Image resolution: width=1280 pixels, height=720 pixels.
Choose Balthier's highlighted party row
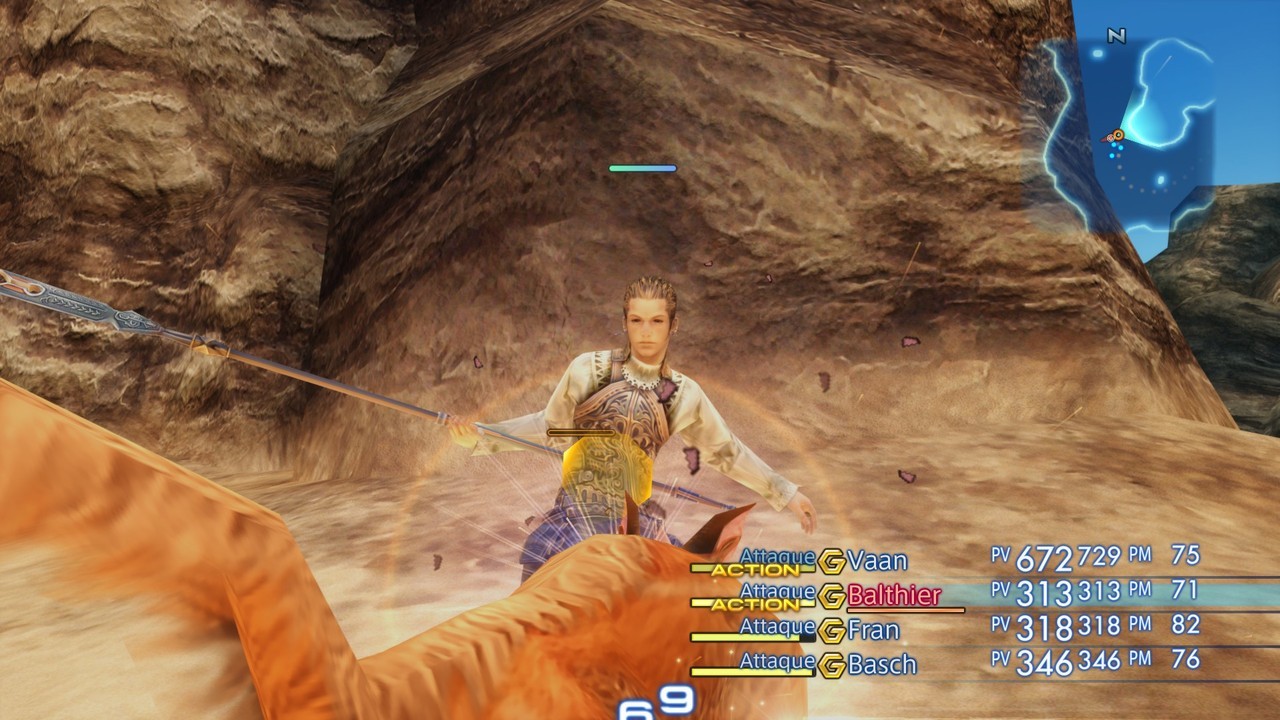[x=894, y=596]
